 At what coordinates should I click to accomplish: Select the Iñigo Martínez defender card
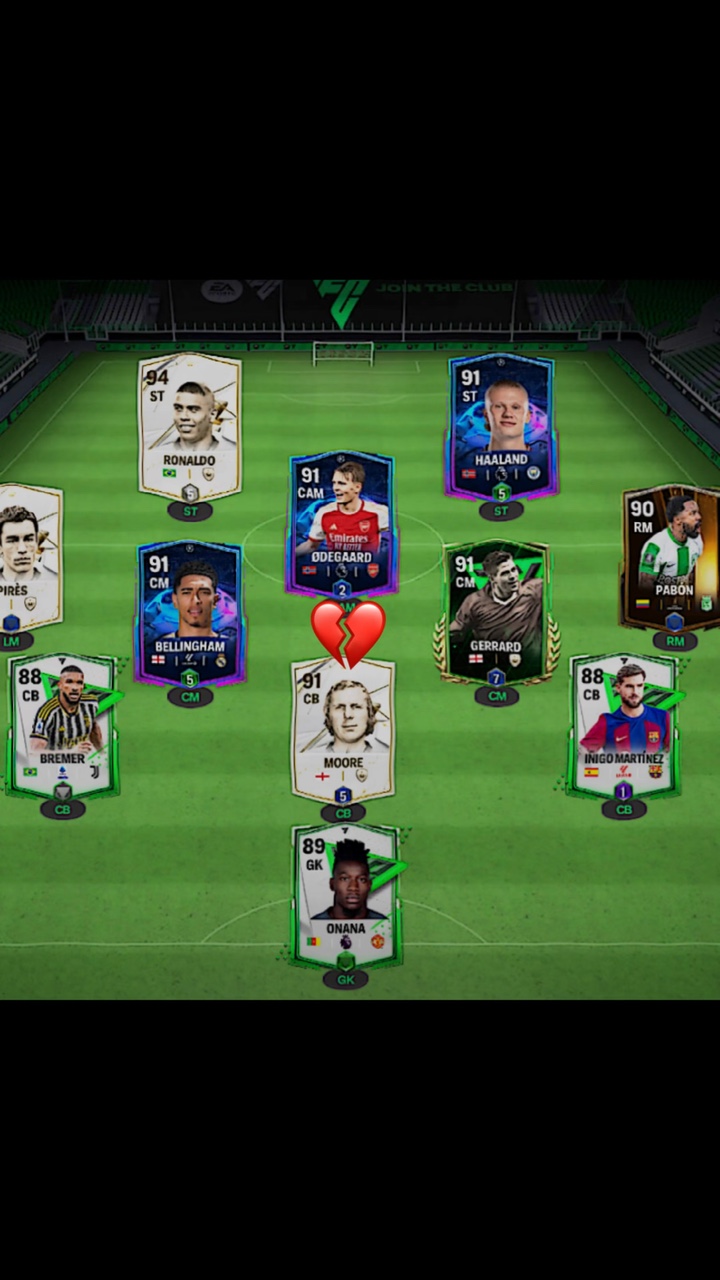point(624,725)
